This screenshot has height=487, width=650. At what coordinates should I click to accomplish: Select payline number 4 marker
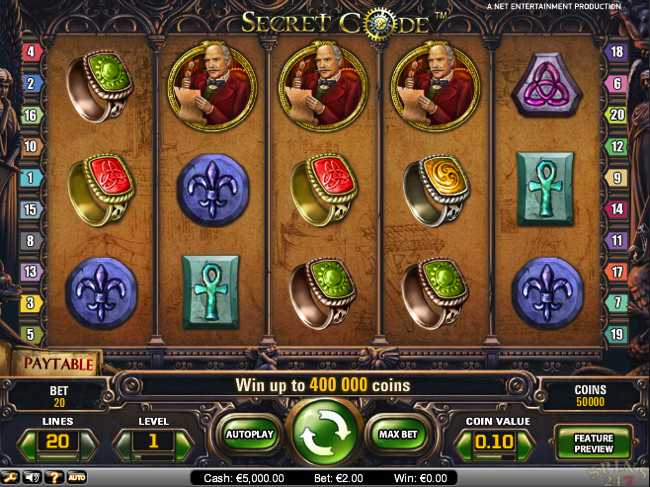pos(31,51)
